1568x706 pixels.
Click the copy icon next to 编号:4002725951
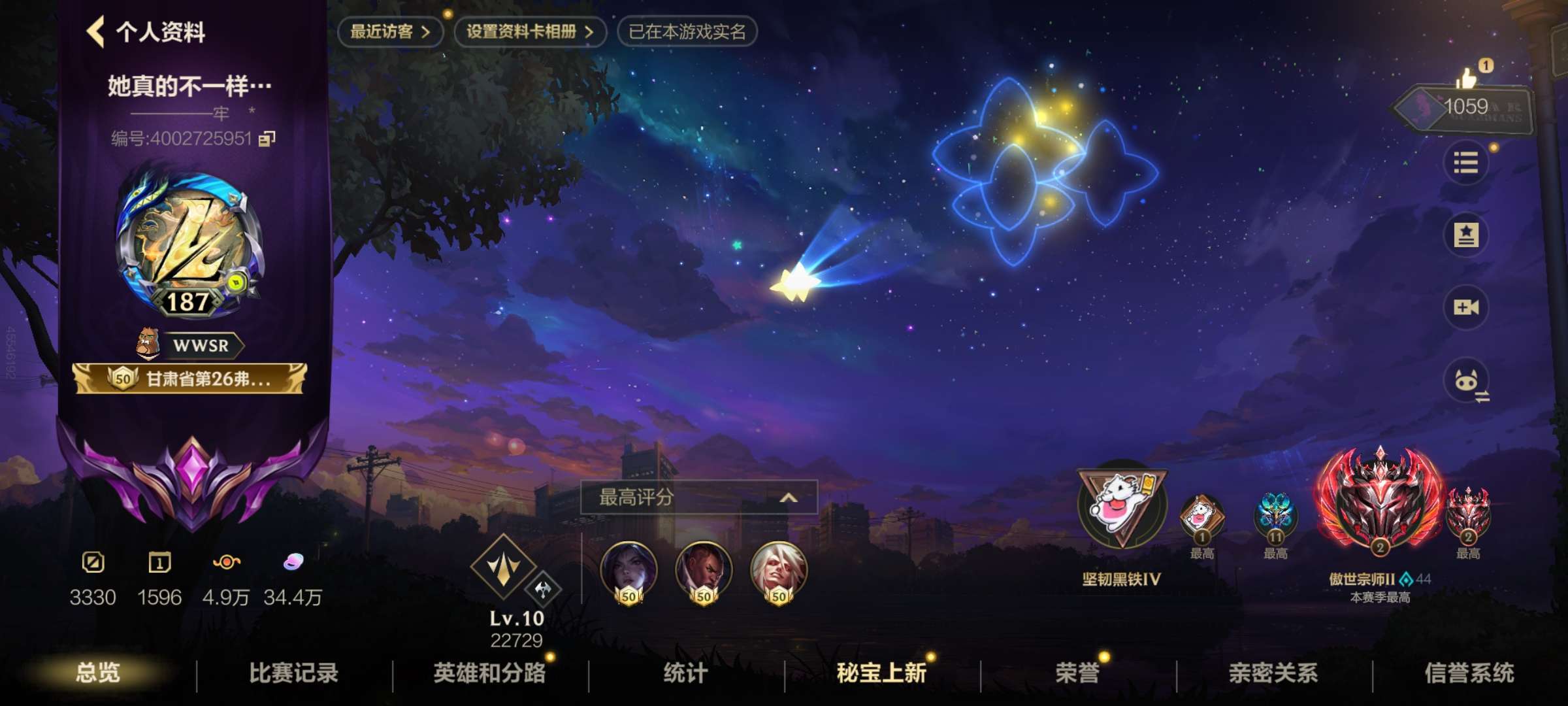pos(268,139)
